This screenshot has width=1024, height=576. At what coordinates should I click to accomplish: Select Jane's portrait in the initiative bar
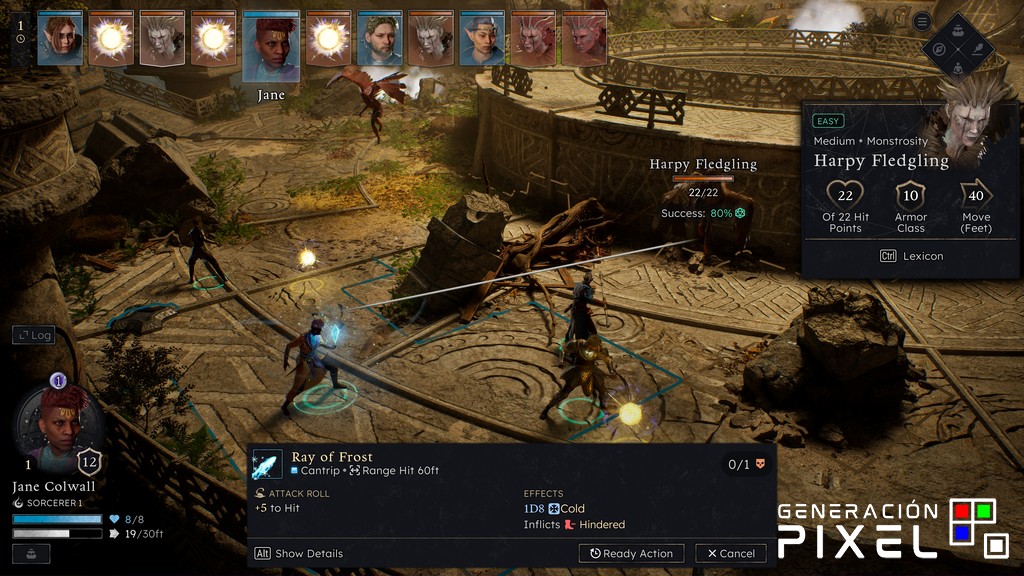coord(271,47)
